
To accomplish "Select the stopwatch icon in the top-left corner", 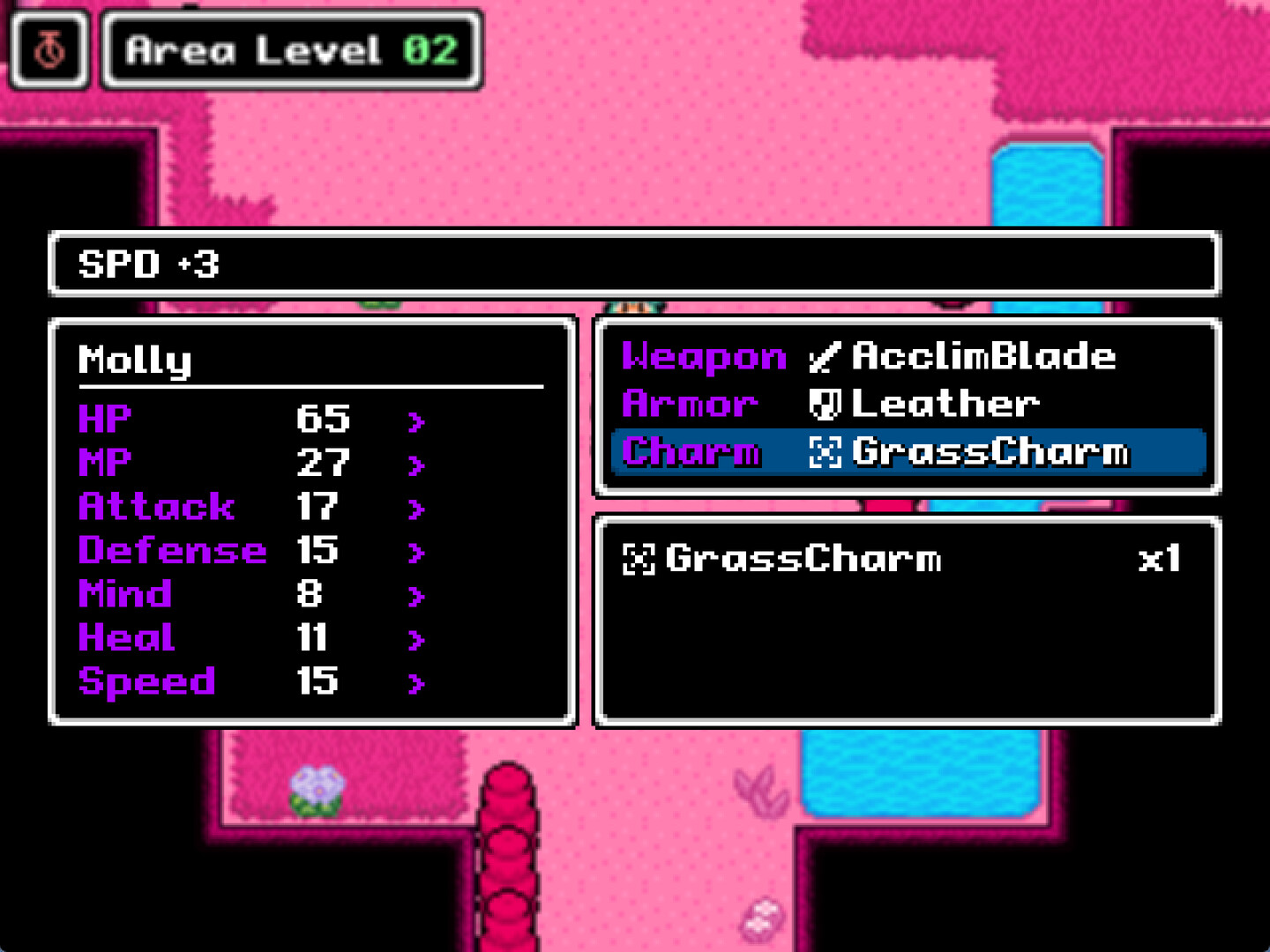I will (49, 48).
